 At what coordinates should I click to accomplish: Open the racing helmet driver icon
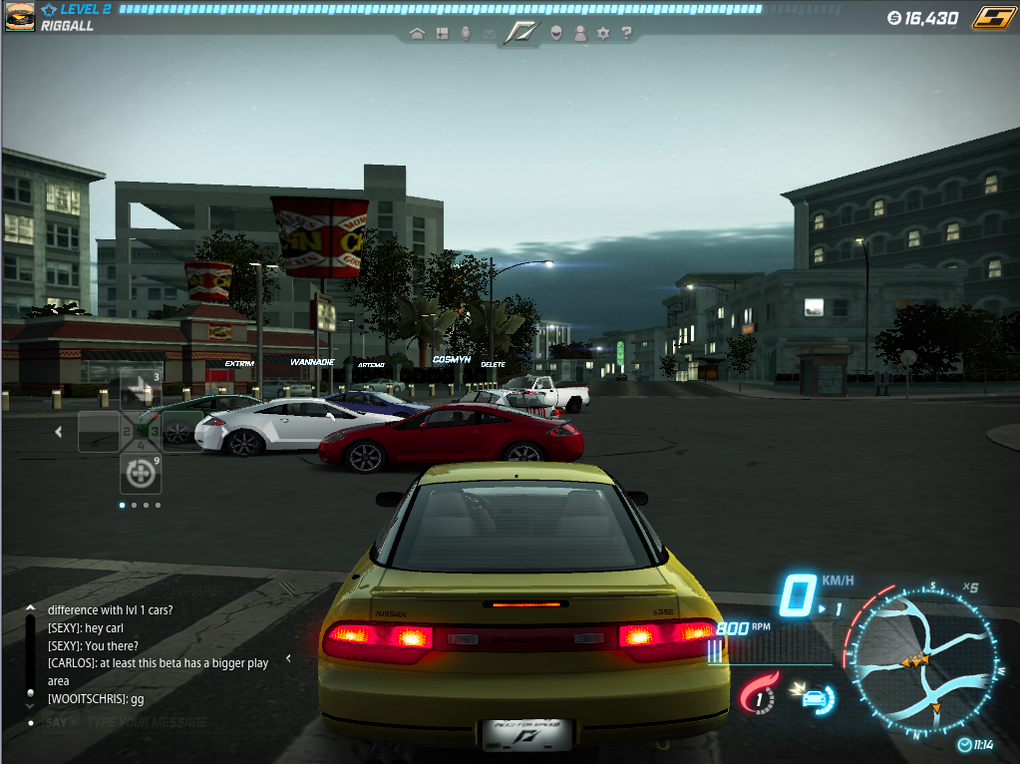[x=556, y=33]
